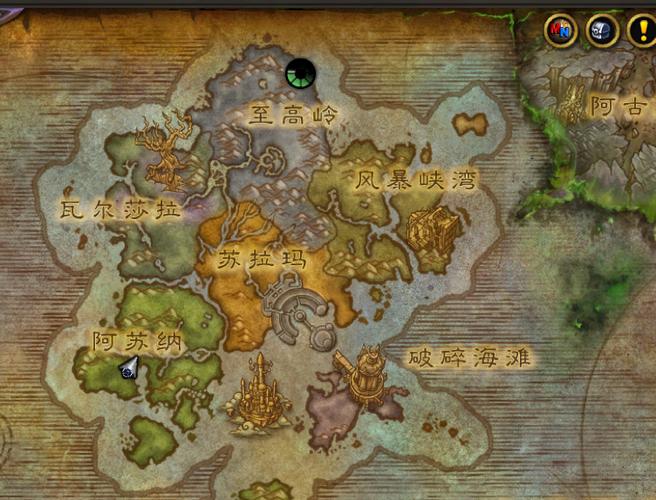This screenshot has width=656, height=500.
Task: Select the 阿苏纳 zone
Action: click(139, 341)
